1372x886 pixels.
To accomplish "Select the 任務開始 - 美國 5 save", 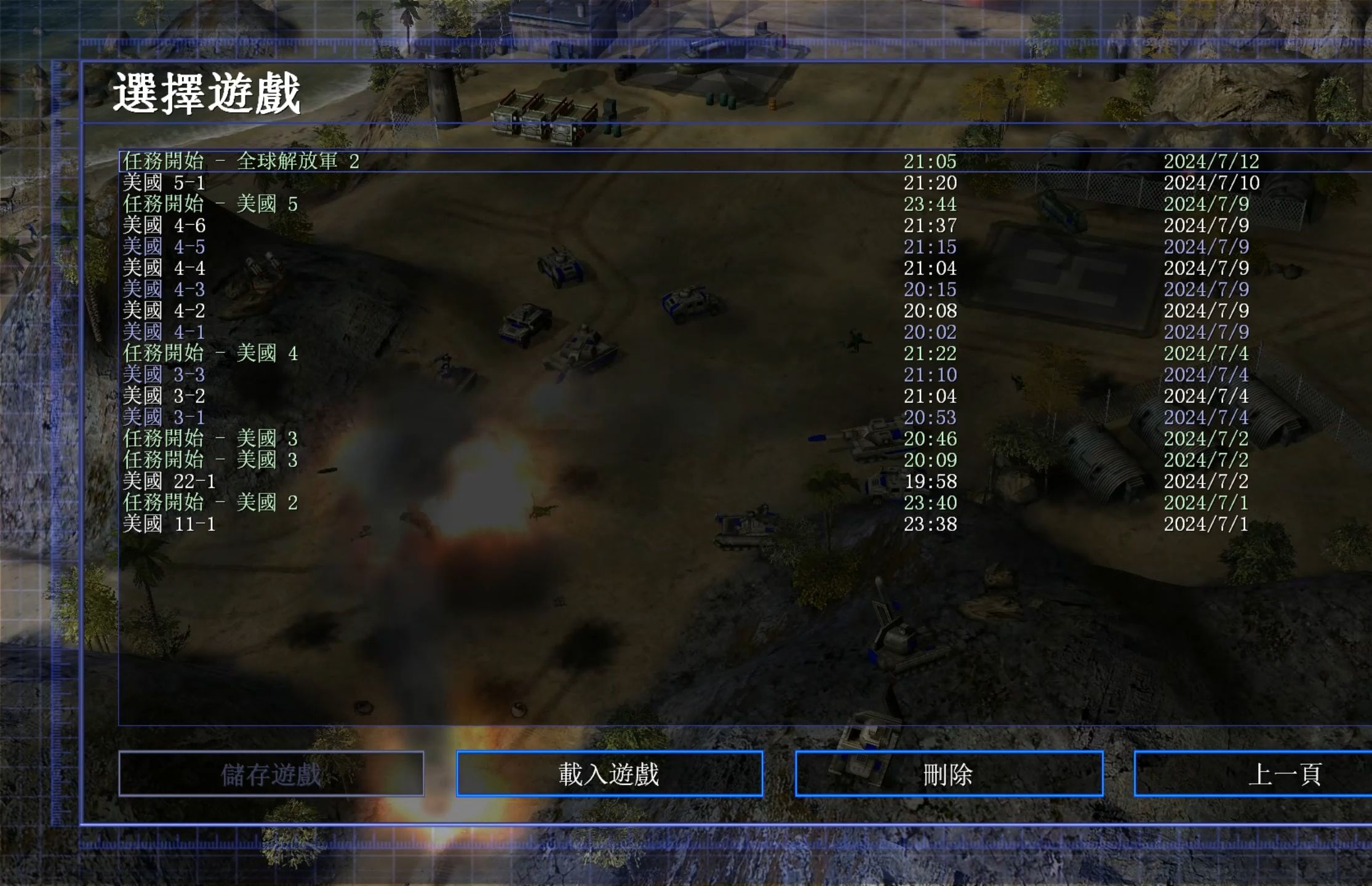I will pos(210,204).
